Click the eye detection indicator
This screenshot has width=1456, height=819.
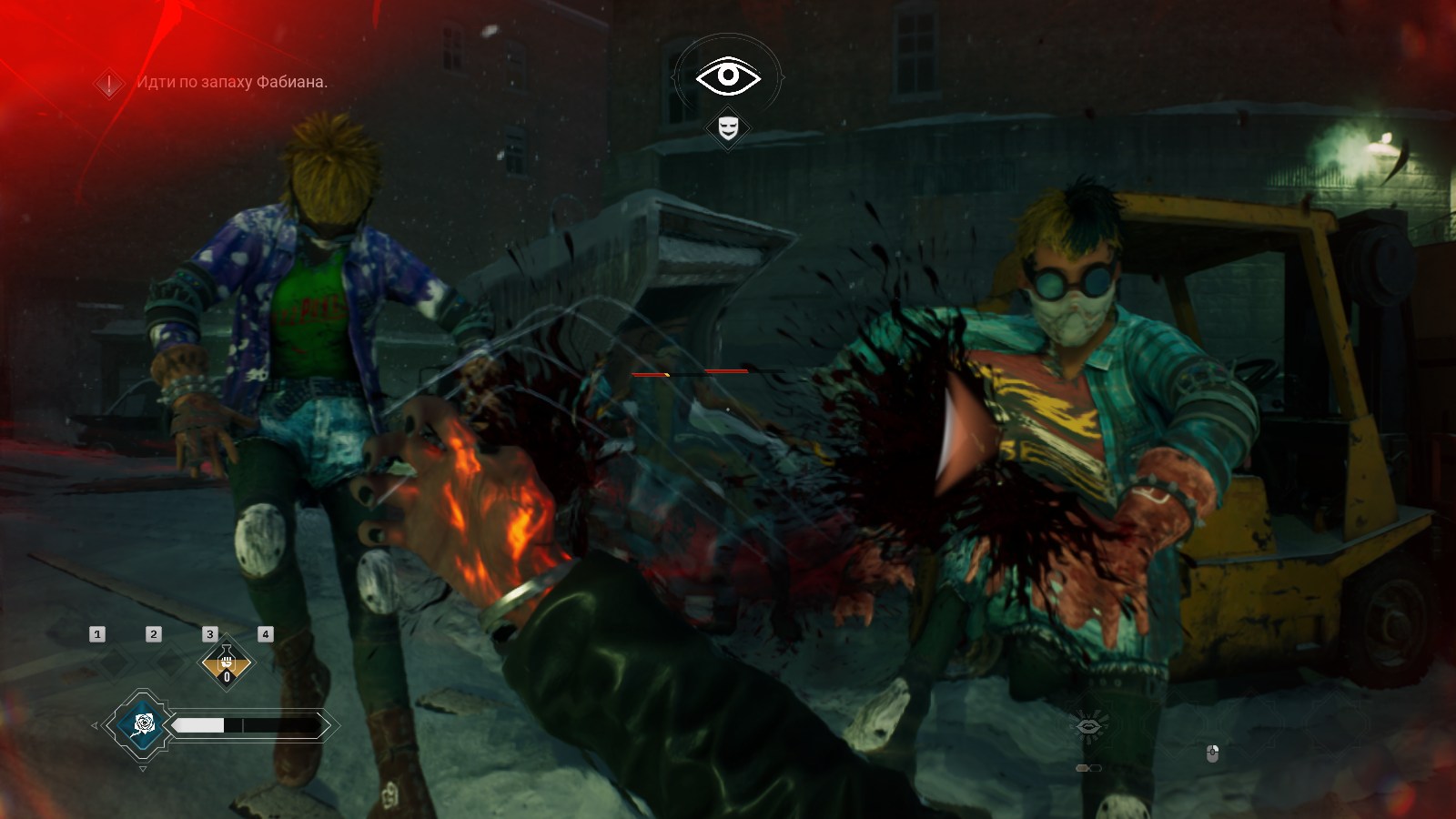(727, 76)
